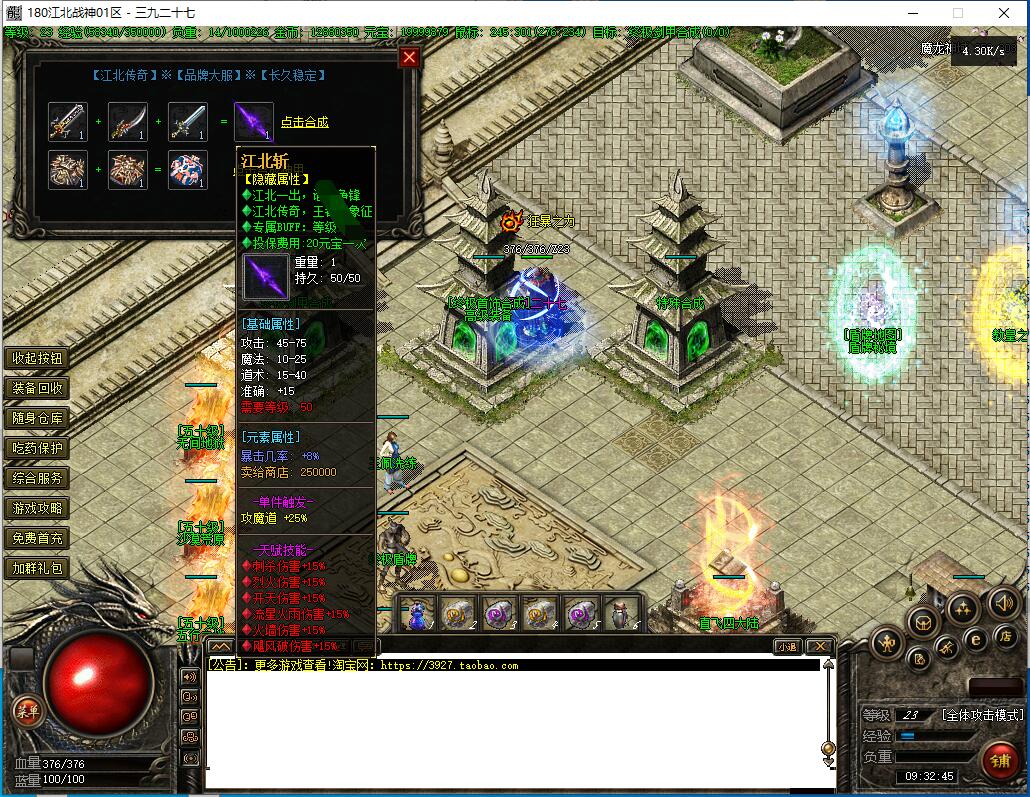Use the jar item in hotbar slot 6

coord(621,613)
